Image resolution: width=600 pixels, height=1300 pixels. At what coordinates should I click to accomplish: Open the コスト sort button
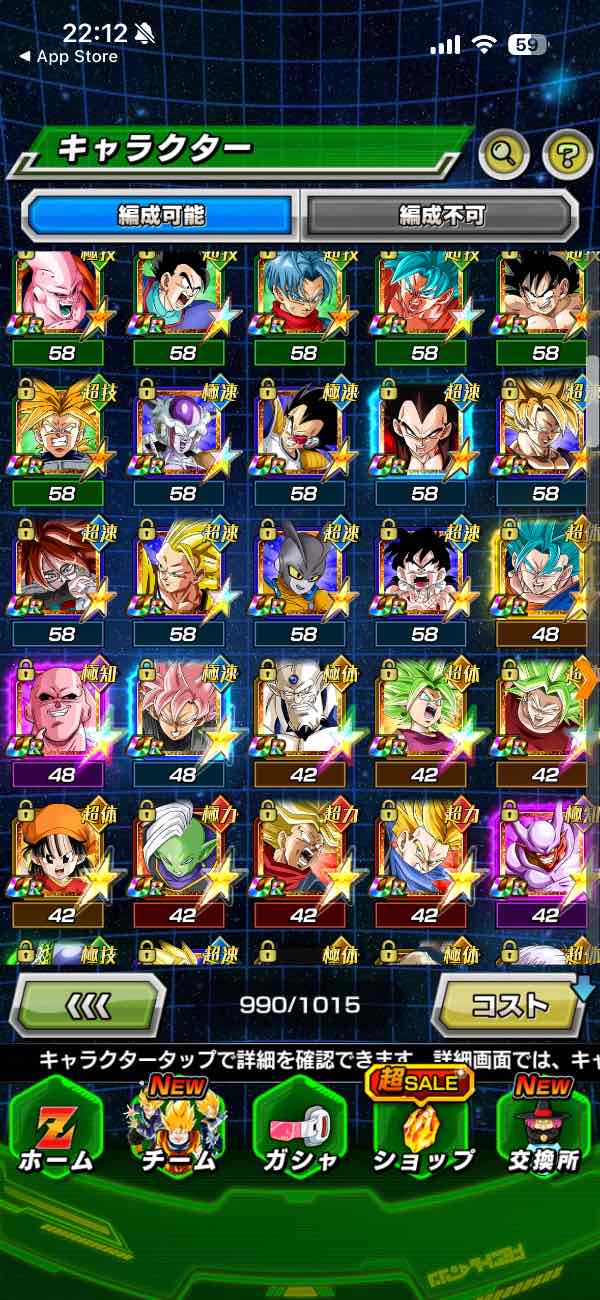[x=508, y=1005]
